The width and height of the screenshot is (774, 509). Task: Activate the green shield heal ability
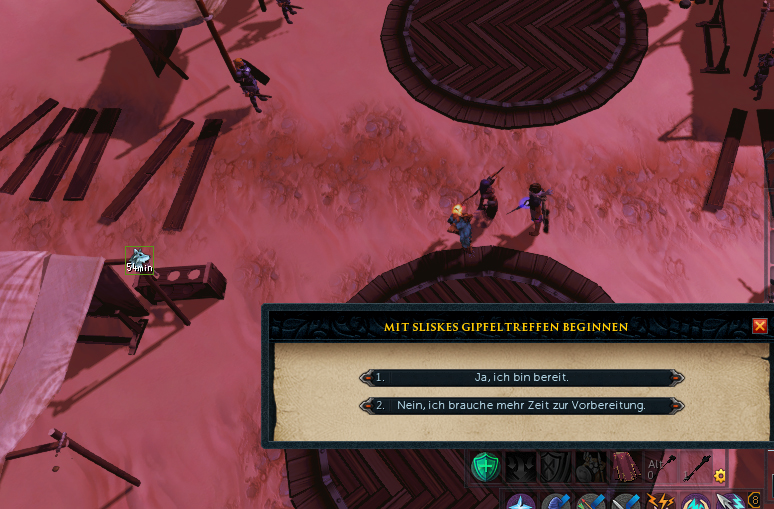pyautogui.click(x=486, y=466)
